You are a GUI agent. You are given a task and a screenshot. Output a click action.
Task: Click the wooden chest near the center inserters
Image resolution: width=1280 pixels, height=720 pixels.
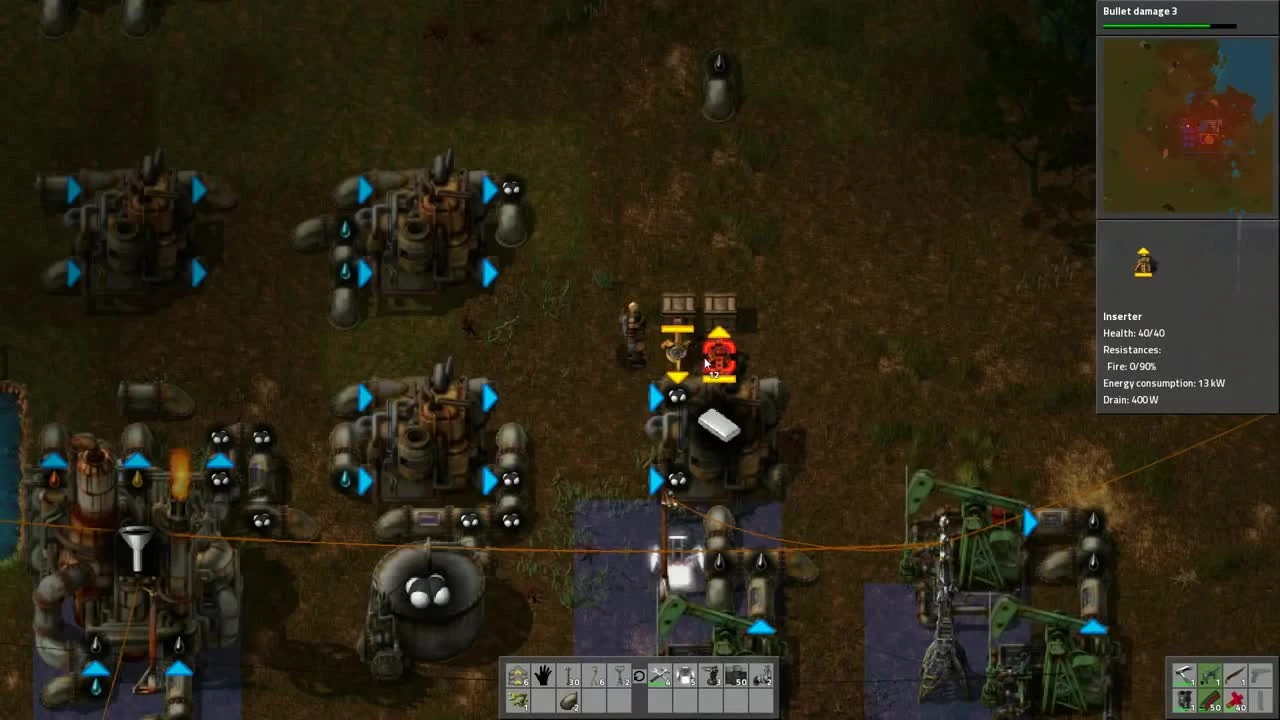click(x=680, y=303)
